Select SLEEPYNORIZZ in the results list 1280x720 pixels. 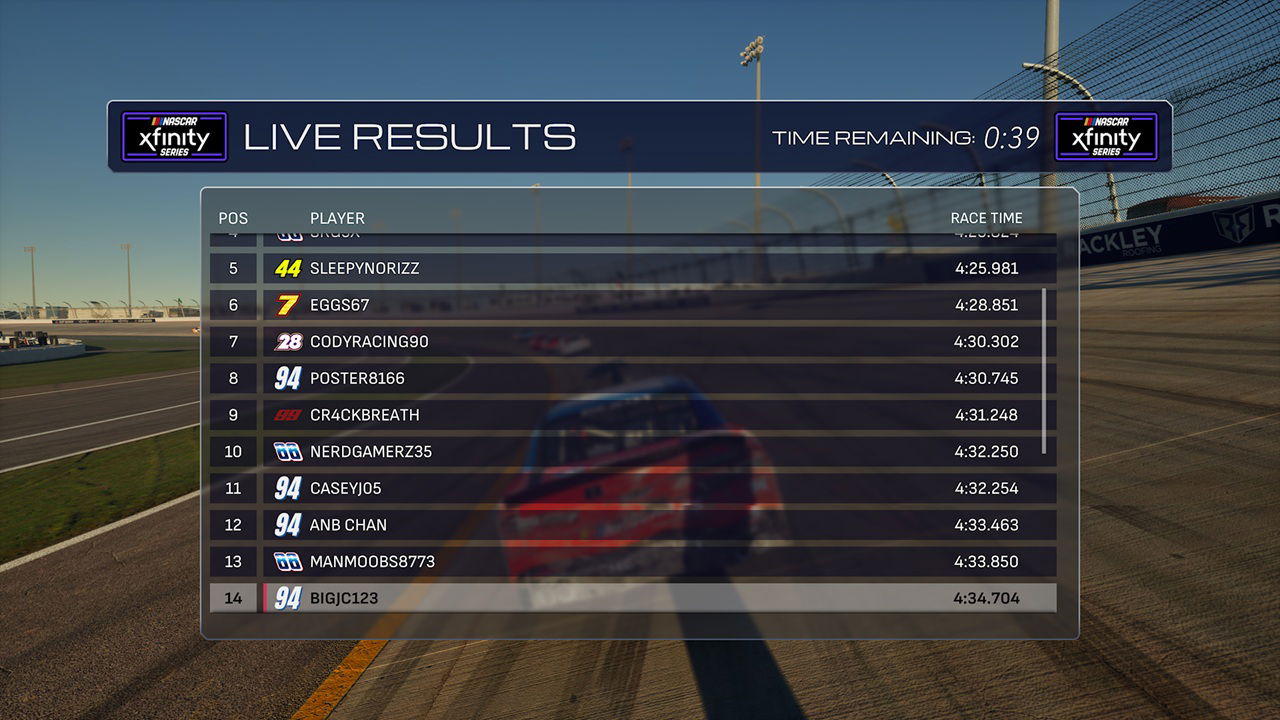tap(632, 269)
